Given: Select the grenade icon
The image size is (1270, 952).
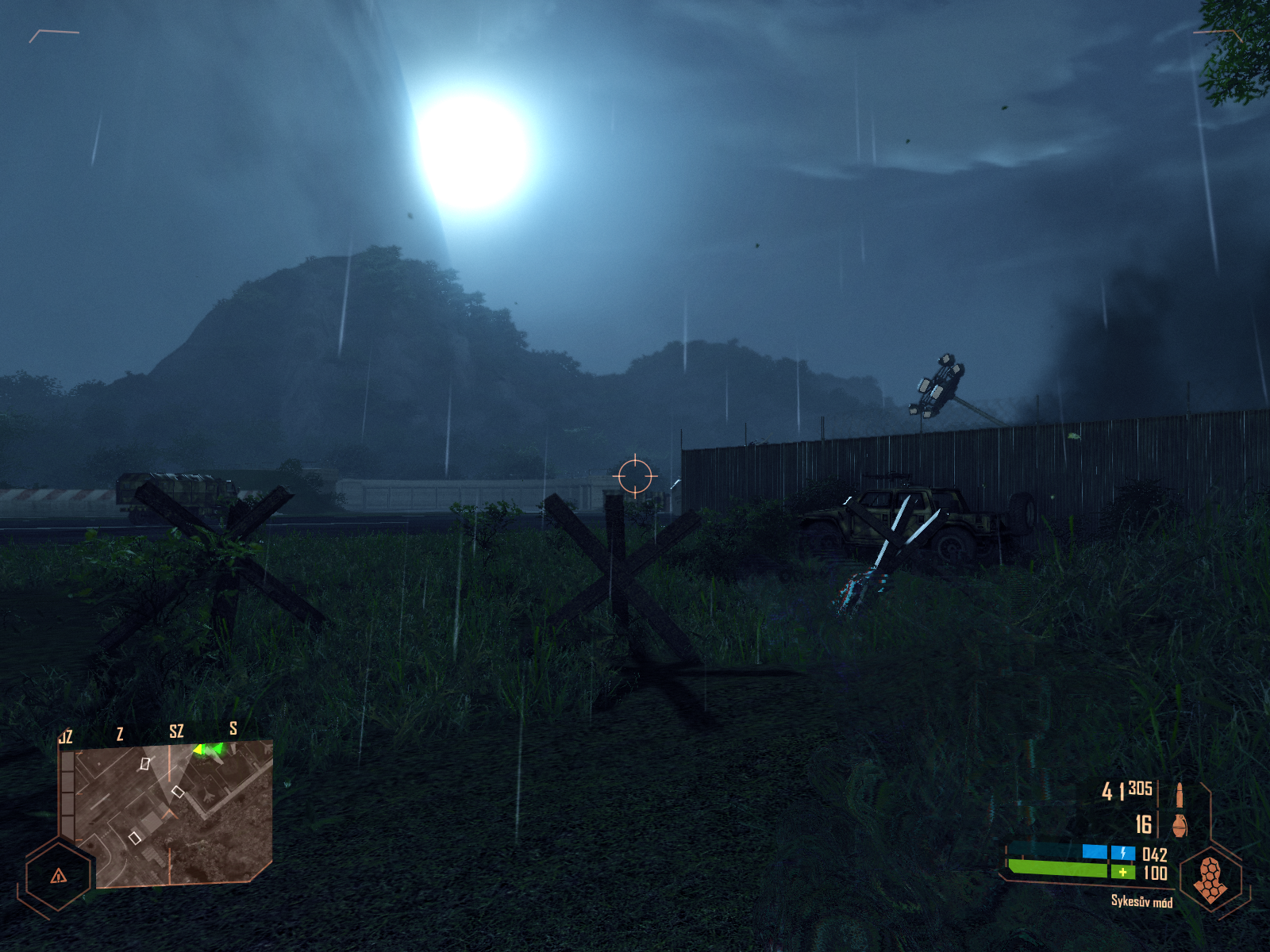Looking at the screenshot, I should 1180,824.
